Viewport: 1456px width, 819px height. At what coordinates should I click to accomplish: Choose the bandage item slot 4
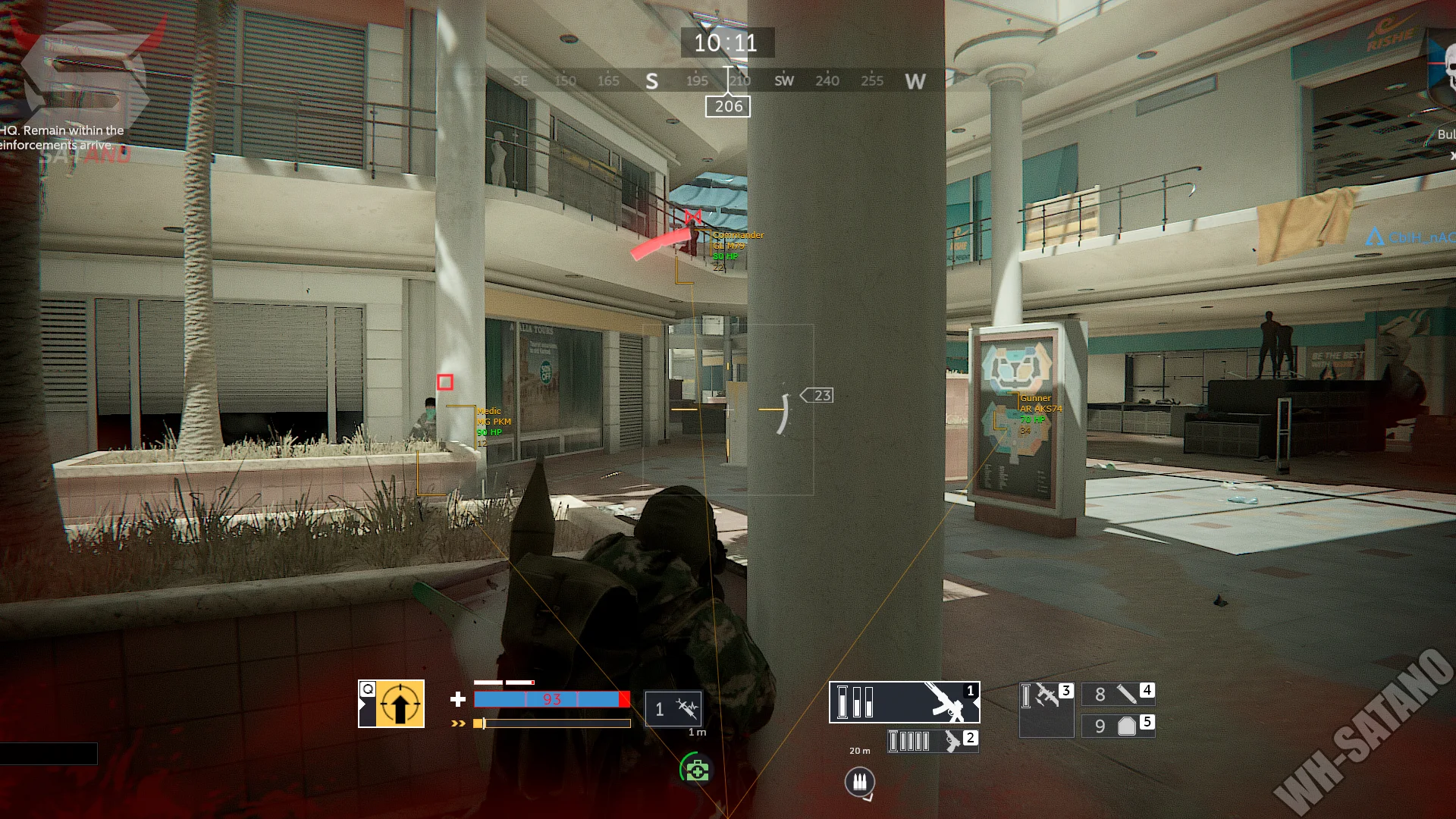(x=1118, y=694)
